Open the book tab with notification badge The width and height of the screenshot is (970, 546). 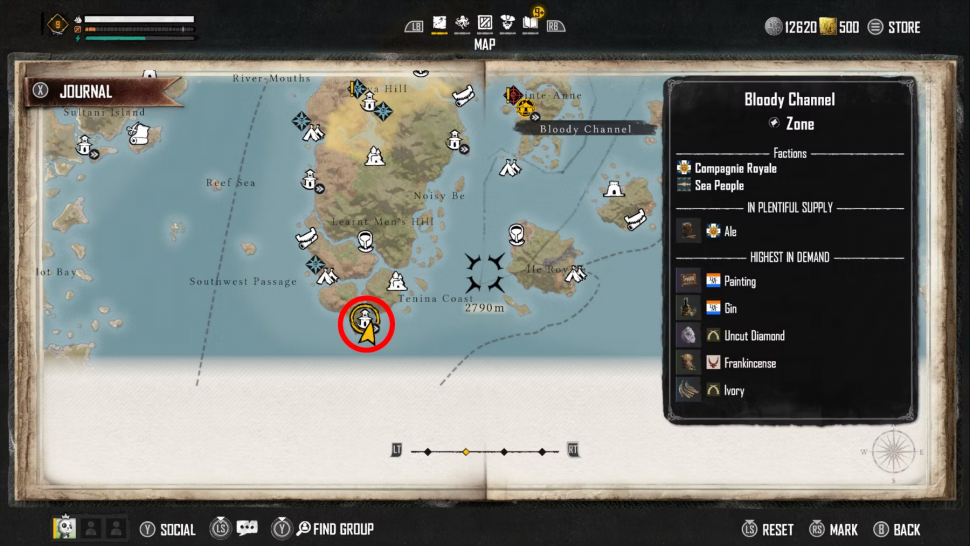coord(531,21)
